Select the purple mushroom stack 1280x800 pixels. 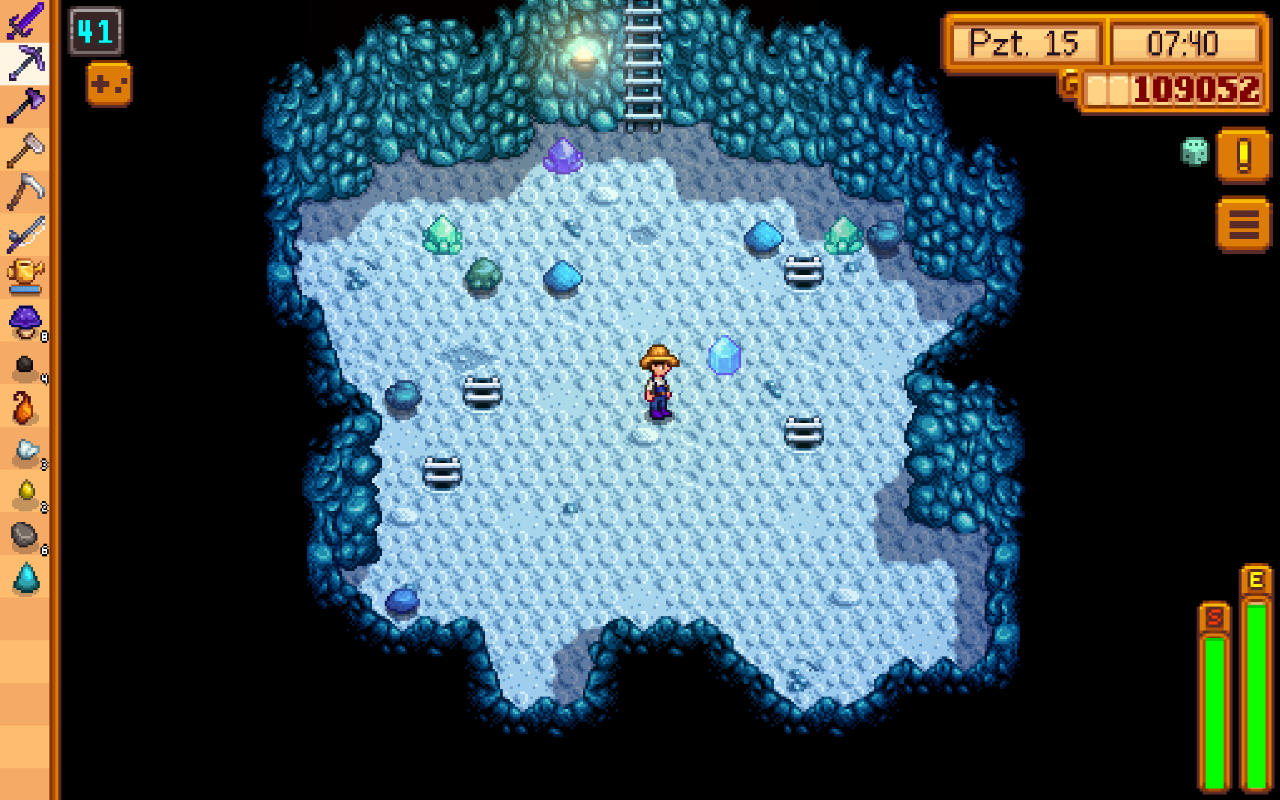26,322
